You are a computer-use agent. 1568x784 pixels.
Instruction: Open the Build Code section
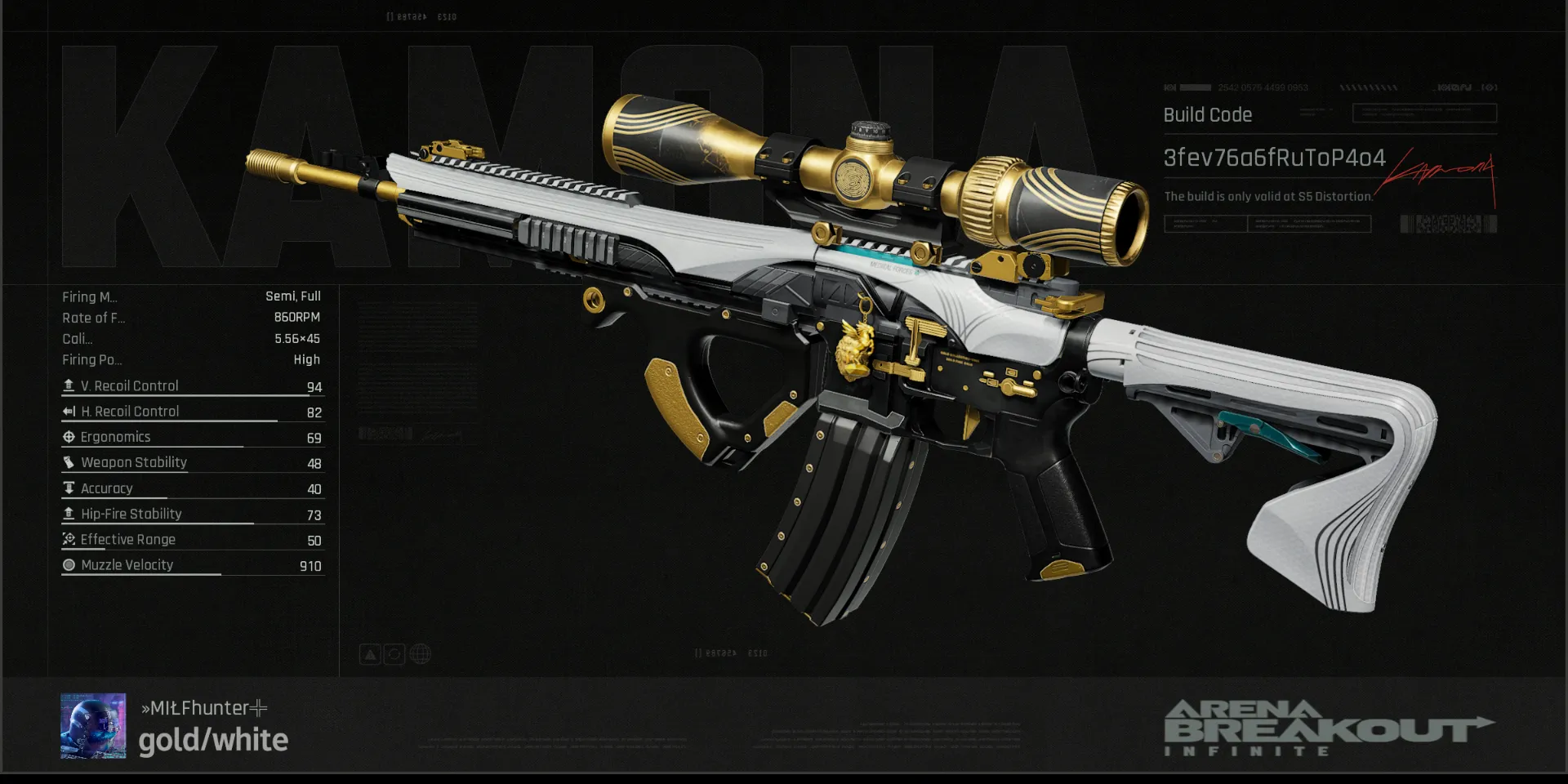pyautogui.click(x=1207, y=115)
